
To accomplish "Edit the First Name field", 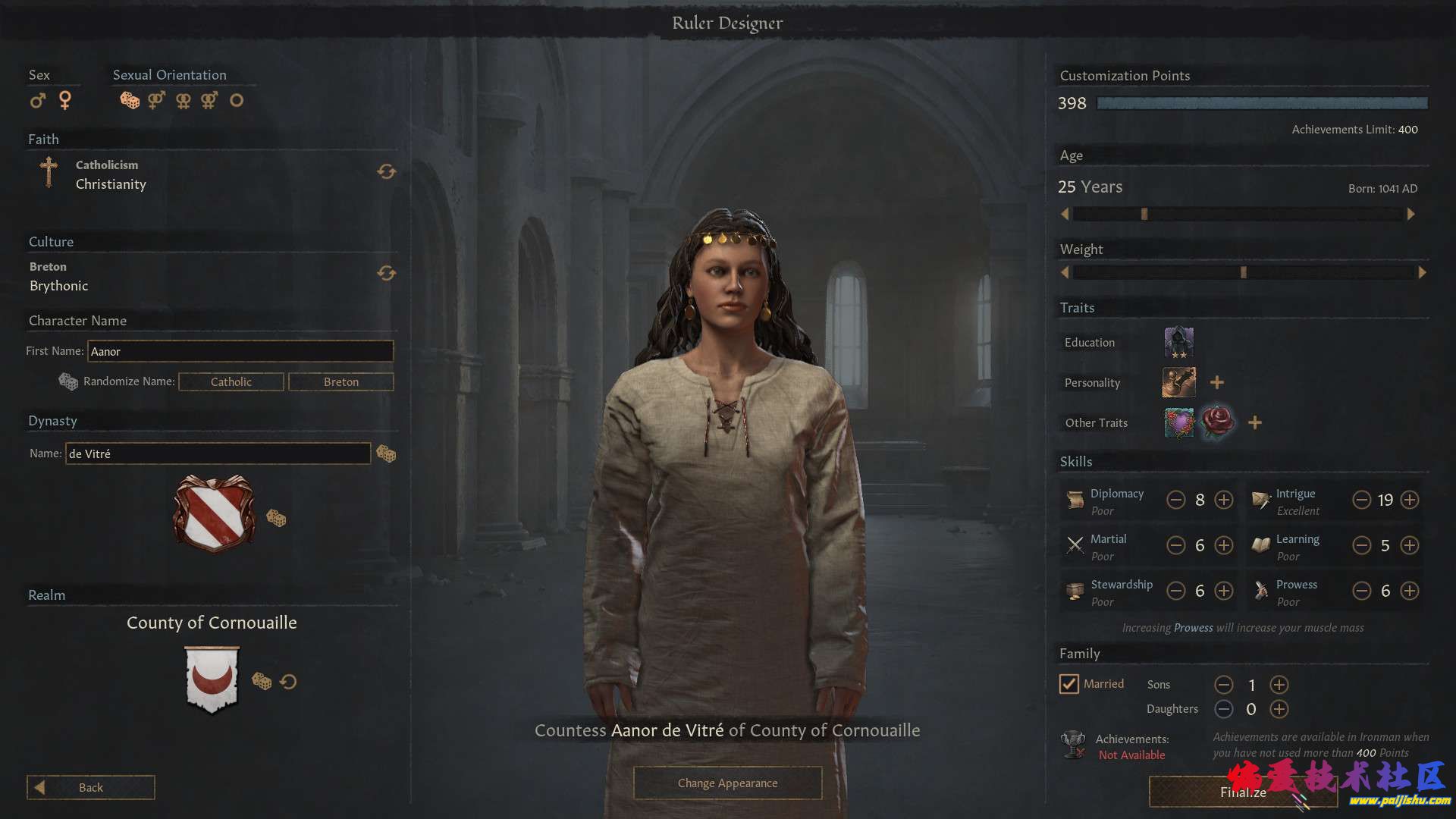I will point(240,351).
